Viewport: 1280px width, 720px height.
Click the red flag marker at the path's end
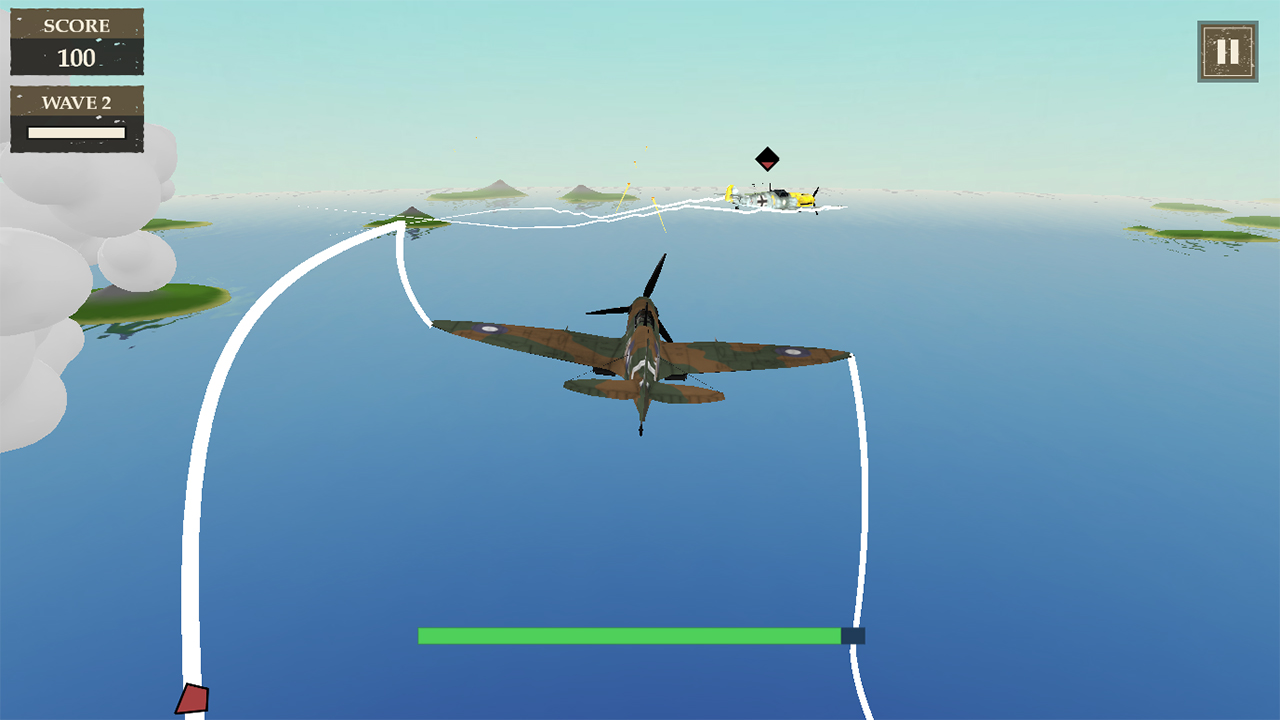click(x=192, y=700)
